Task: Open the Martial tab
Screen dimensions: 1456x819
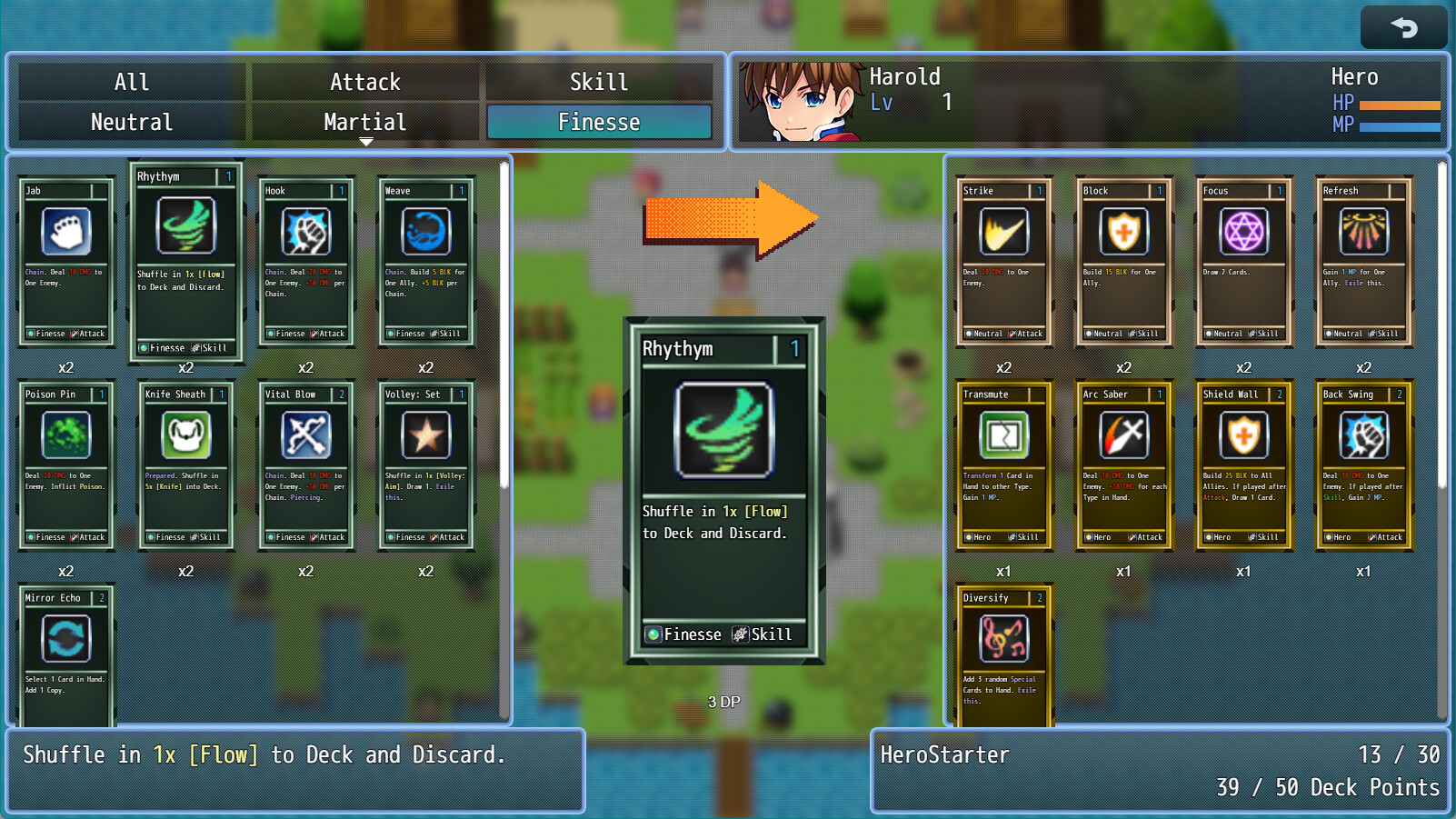Action: (364, 121)
